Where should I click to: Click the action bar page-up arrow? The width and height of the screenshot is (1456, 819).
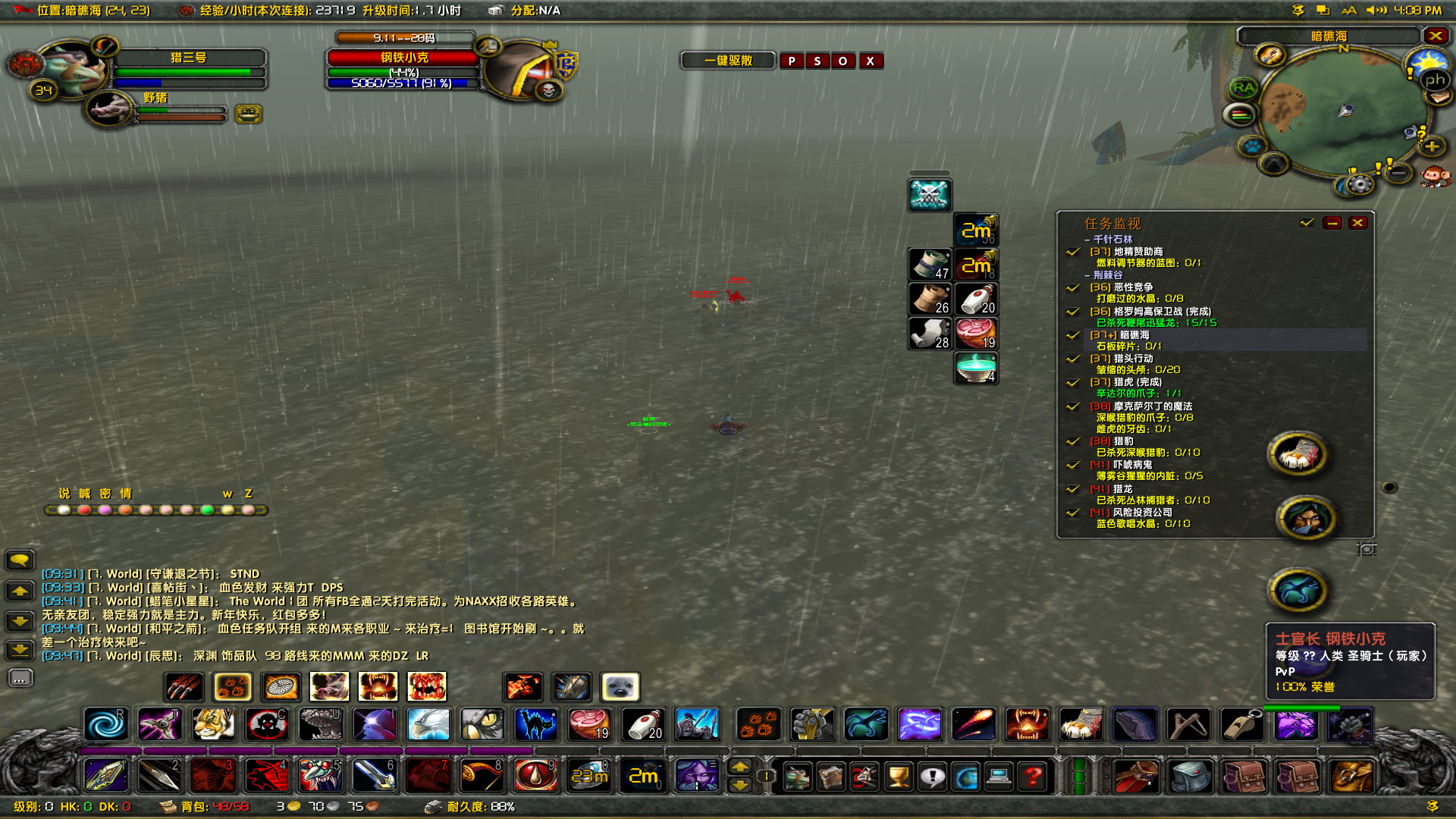(x=739, y=767)
